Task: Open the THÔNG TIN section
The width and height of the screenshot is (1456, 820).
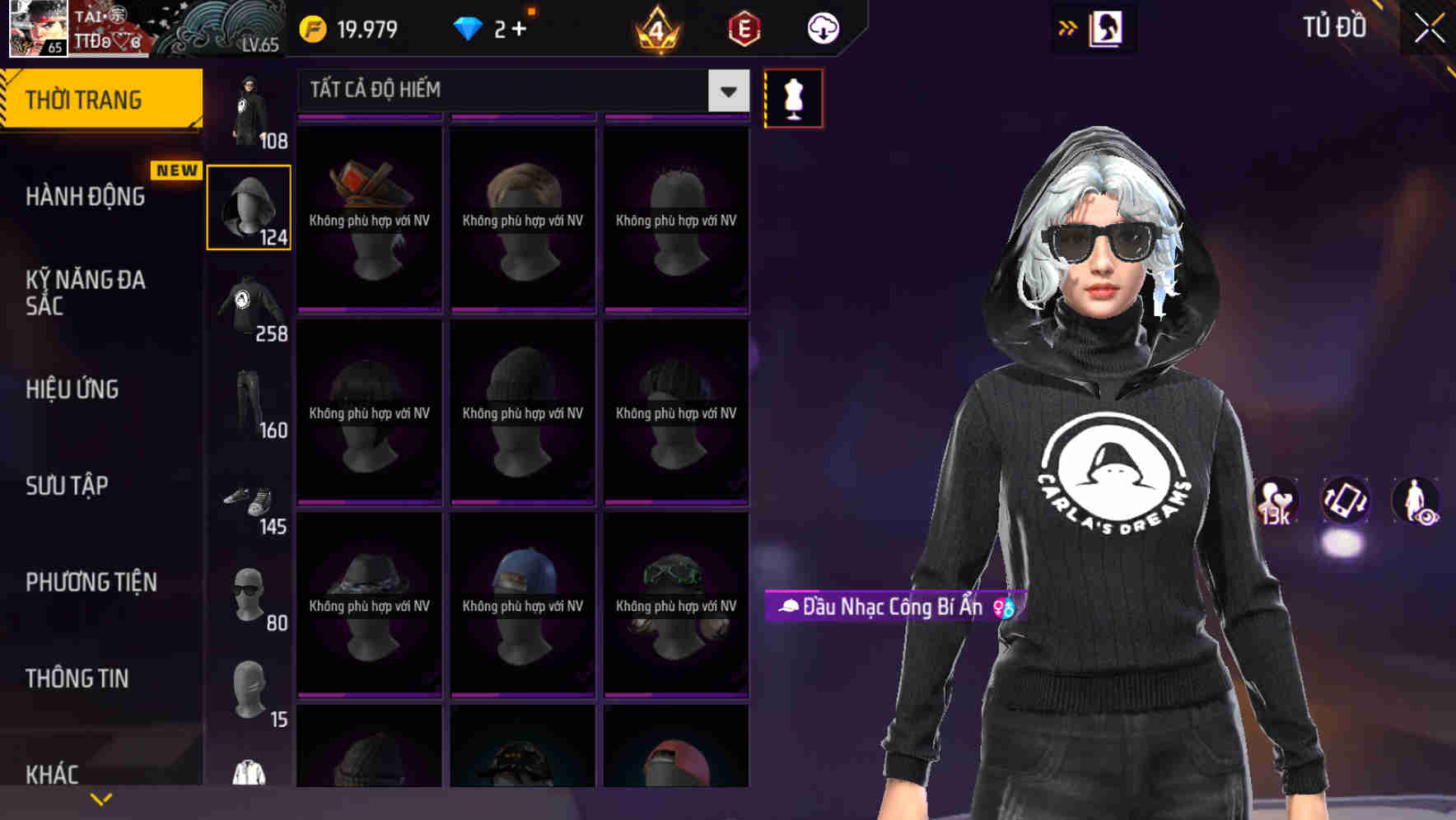Action: 76,678
